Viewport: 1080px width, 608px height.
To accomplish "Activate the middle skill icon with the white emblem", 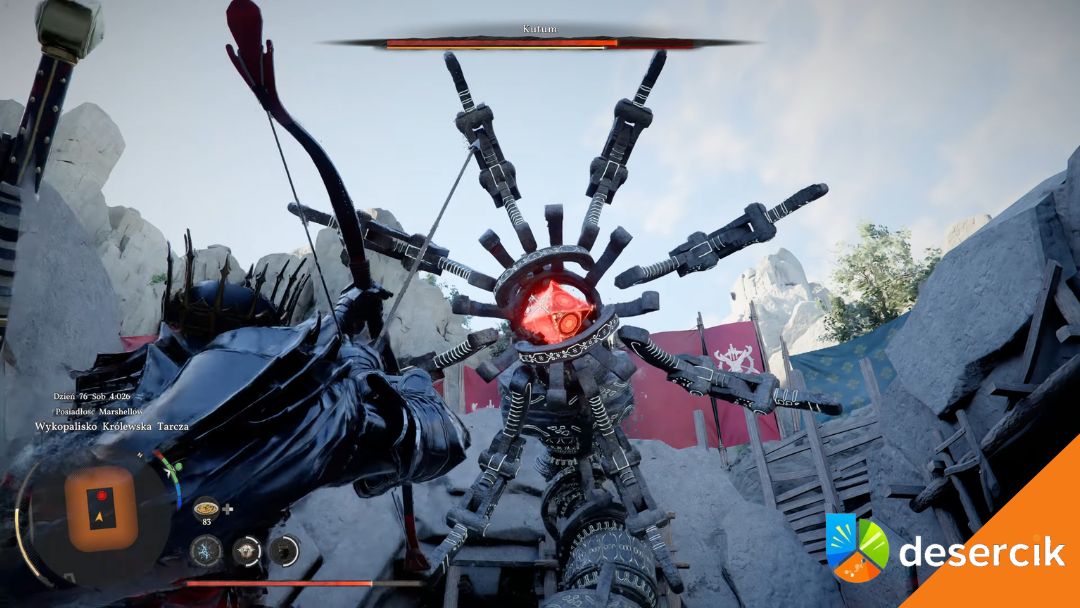I will pyautogui.click(x=246, y=549).
